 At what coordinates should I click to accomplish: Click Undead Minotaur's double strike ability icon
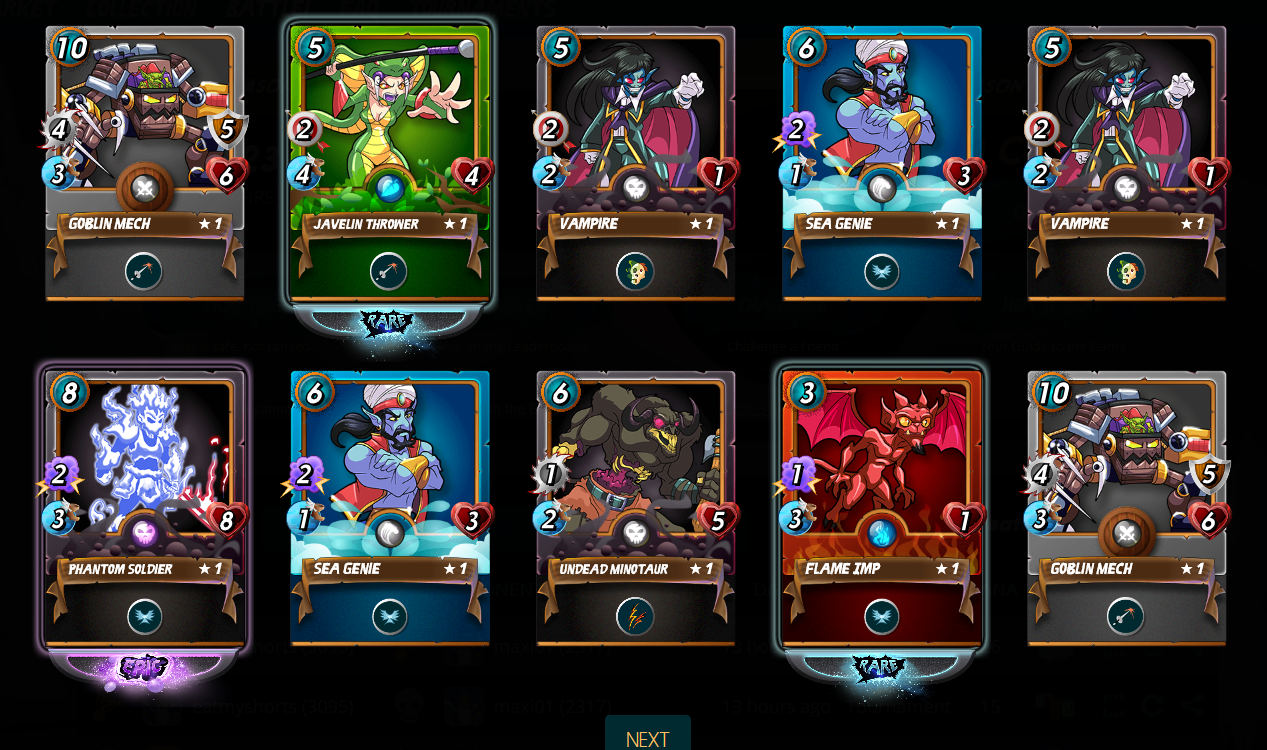[x=635, y=617]
